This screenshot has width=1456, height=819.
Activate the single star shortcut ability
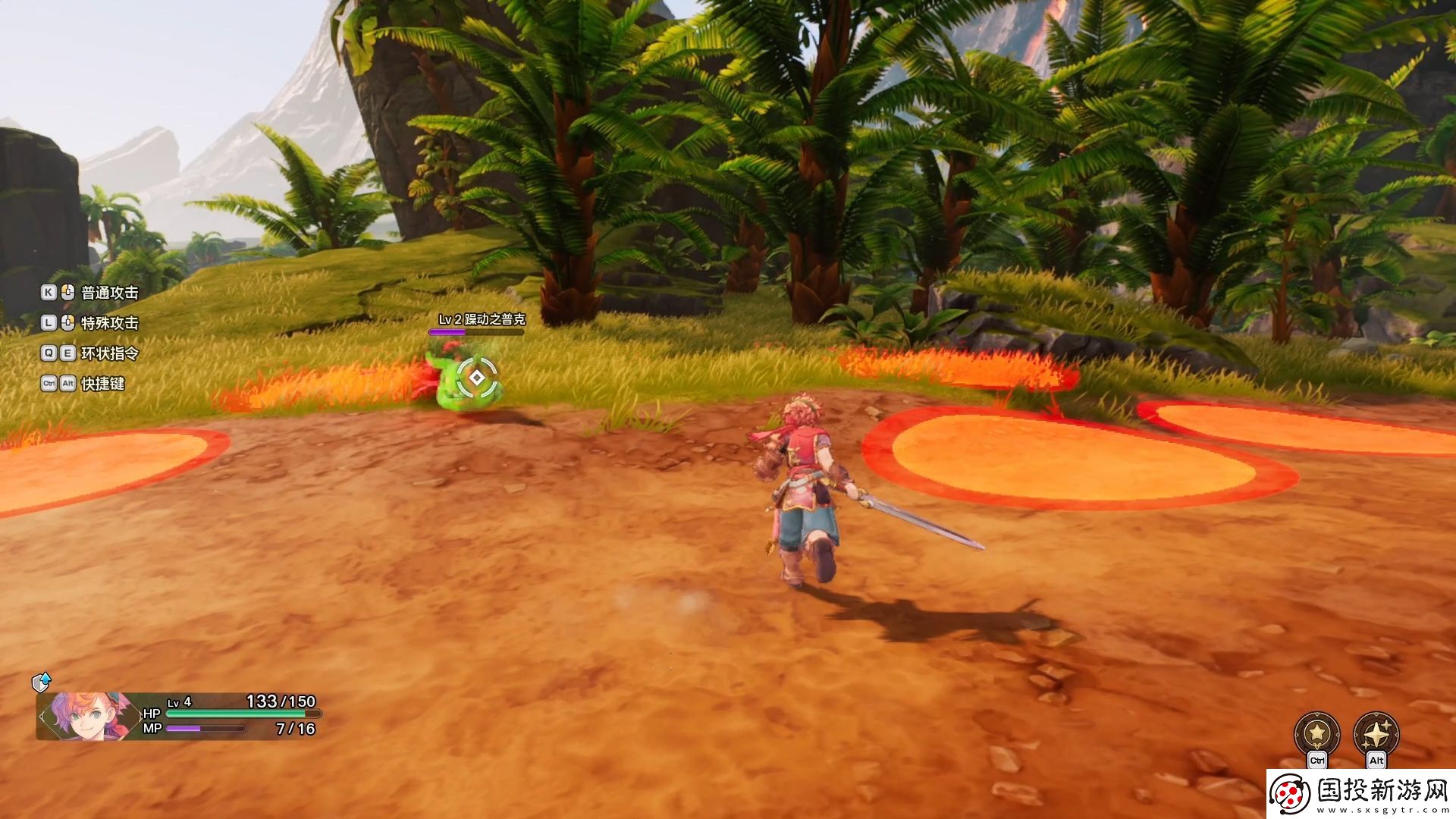click(1317, 733)
